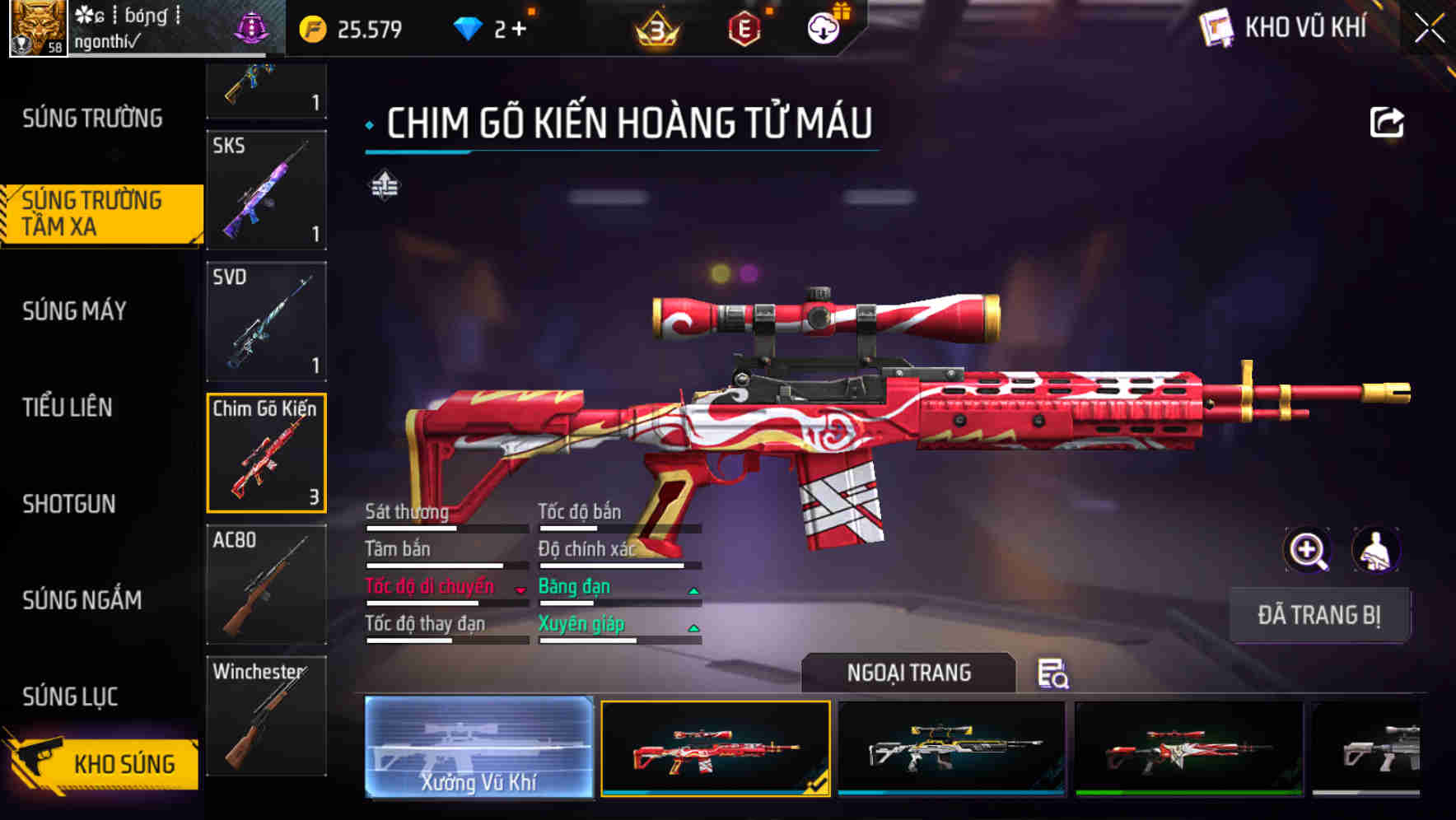The image size is (1456, 820).
Task: Click the magnifier icon to inspect the weapon
Action: point(1309,550)
